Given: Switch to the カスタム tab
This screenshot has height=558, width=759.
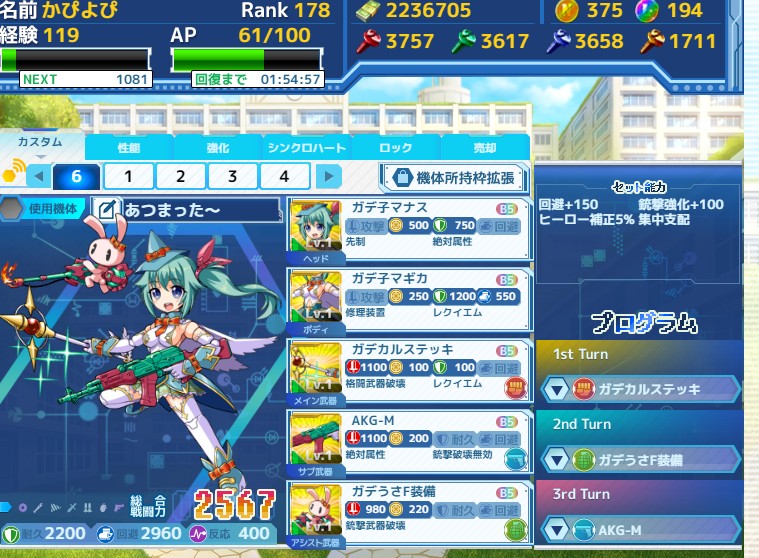Looking at the screenshot, I should (x=40, y=145).
